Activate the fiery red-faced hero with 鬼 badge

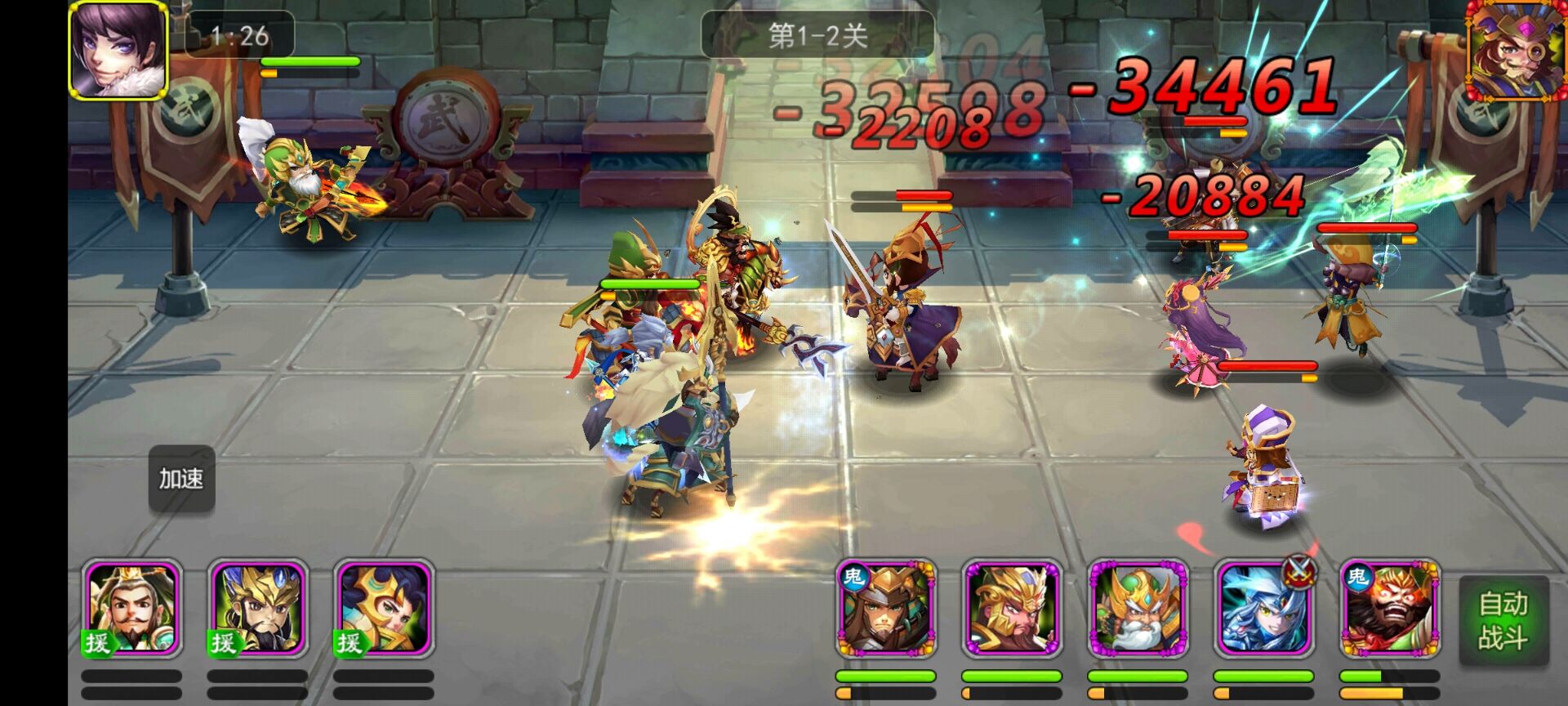pos(1388,609)
